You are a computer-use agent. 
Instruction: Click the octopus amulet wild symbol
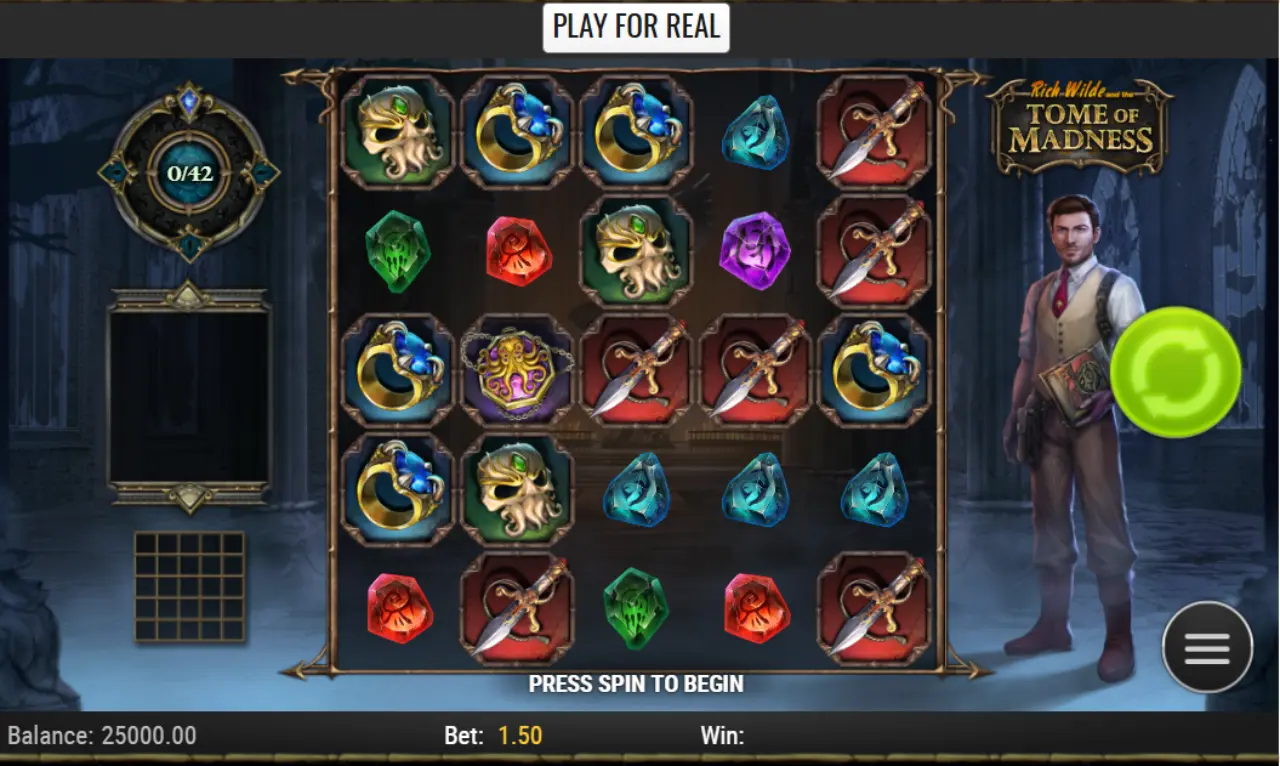tap(517, 372)
